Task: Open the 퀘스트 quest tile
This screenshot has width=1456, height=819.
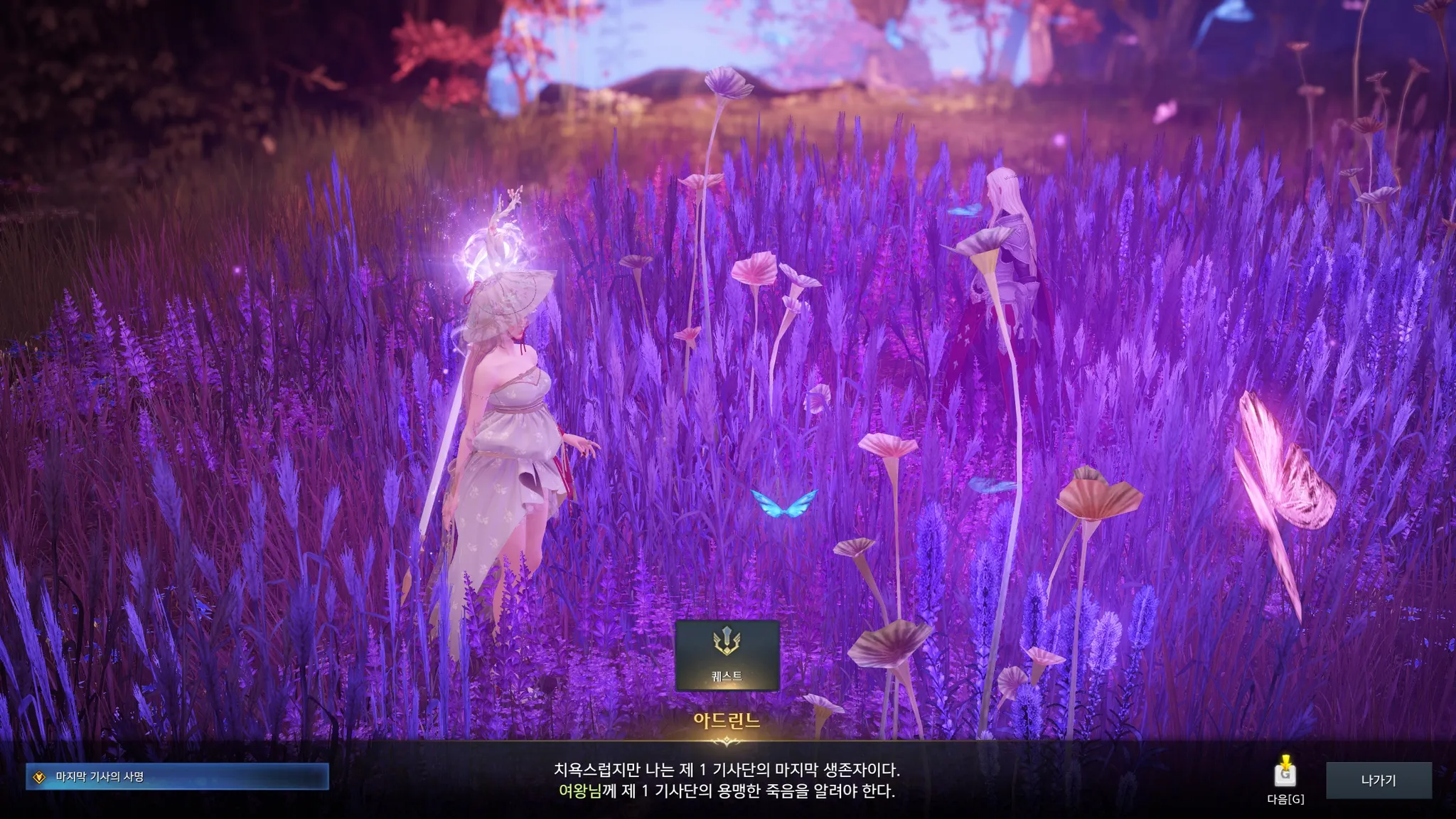Action: pyautogui.click(x=727, y=655)
